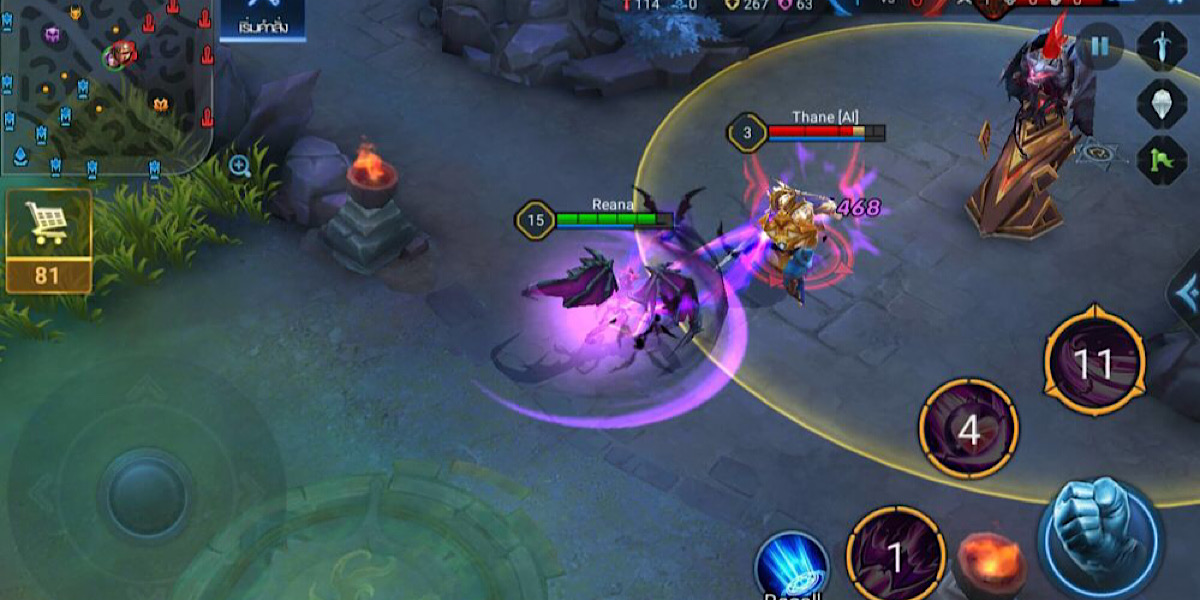Select the skill showing cooldown 4

coord(968,429)
